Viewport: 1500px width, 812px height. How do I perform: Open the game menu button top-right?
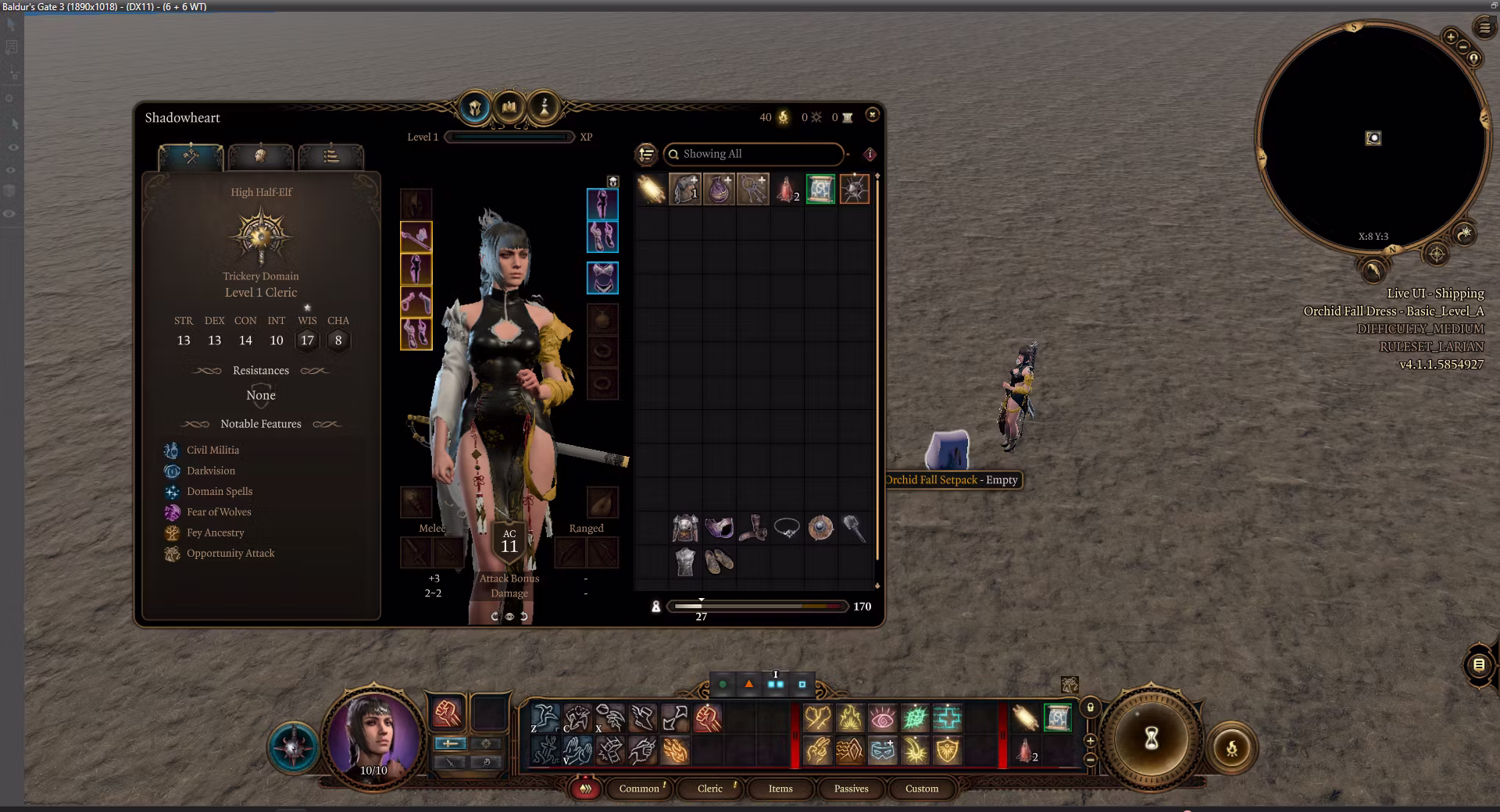(x=1484, y=28)
